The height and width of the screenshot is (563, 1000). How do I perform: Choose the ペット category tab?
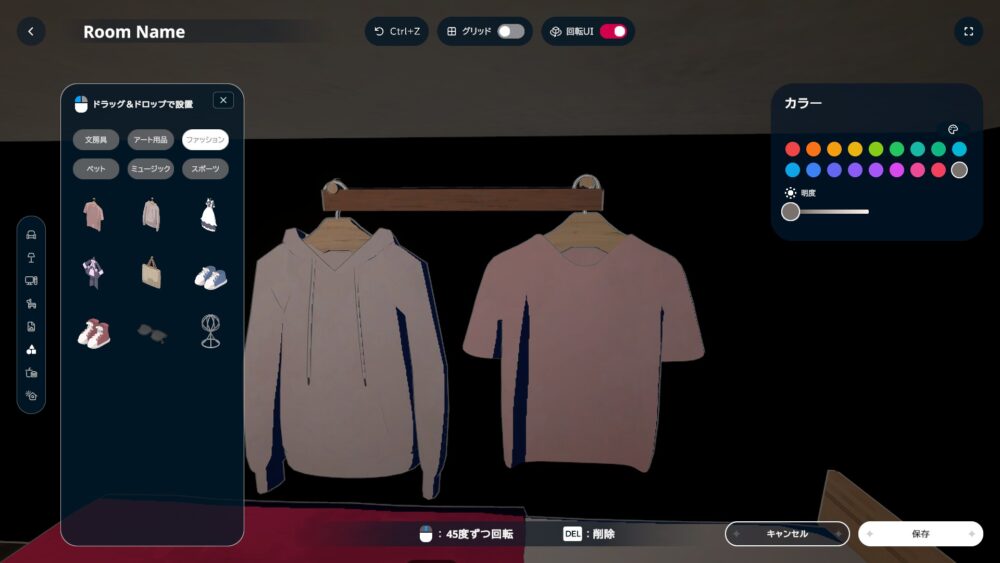(96, 170)
